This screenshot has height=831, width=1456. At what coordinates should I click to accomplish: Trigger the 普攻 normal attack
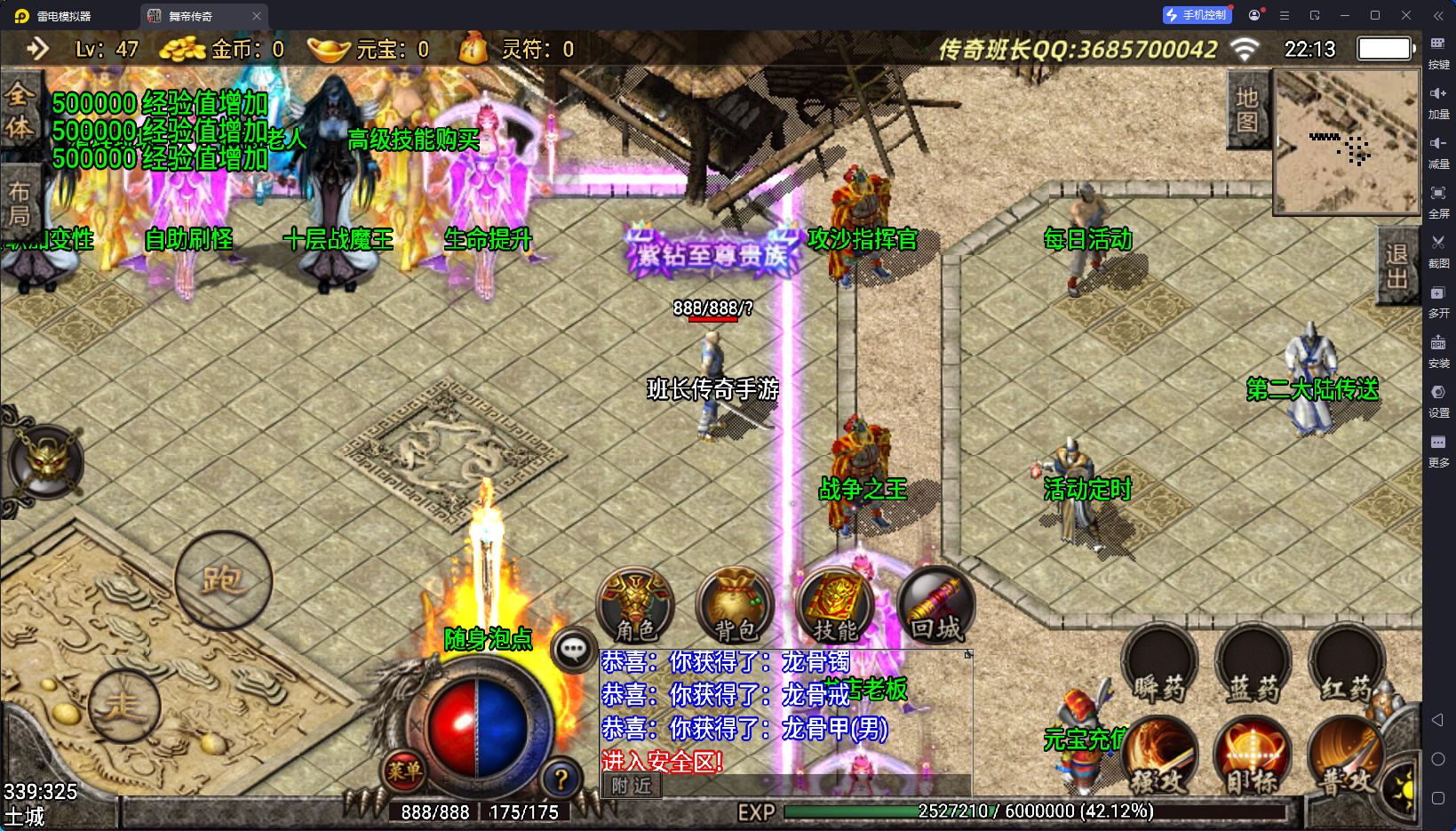click(x=1345, y=757)
